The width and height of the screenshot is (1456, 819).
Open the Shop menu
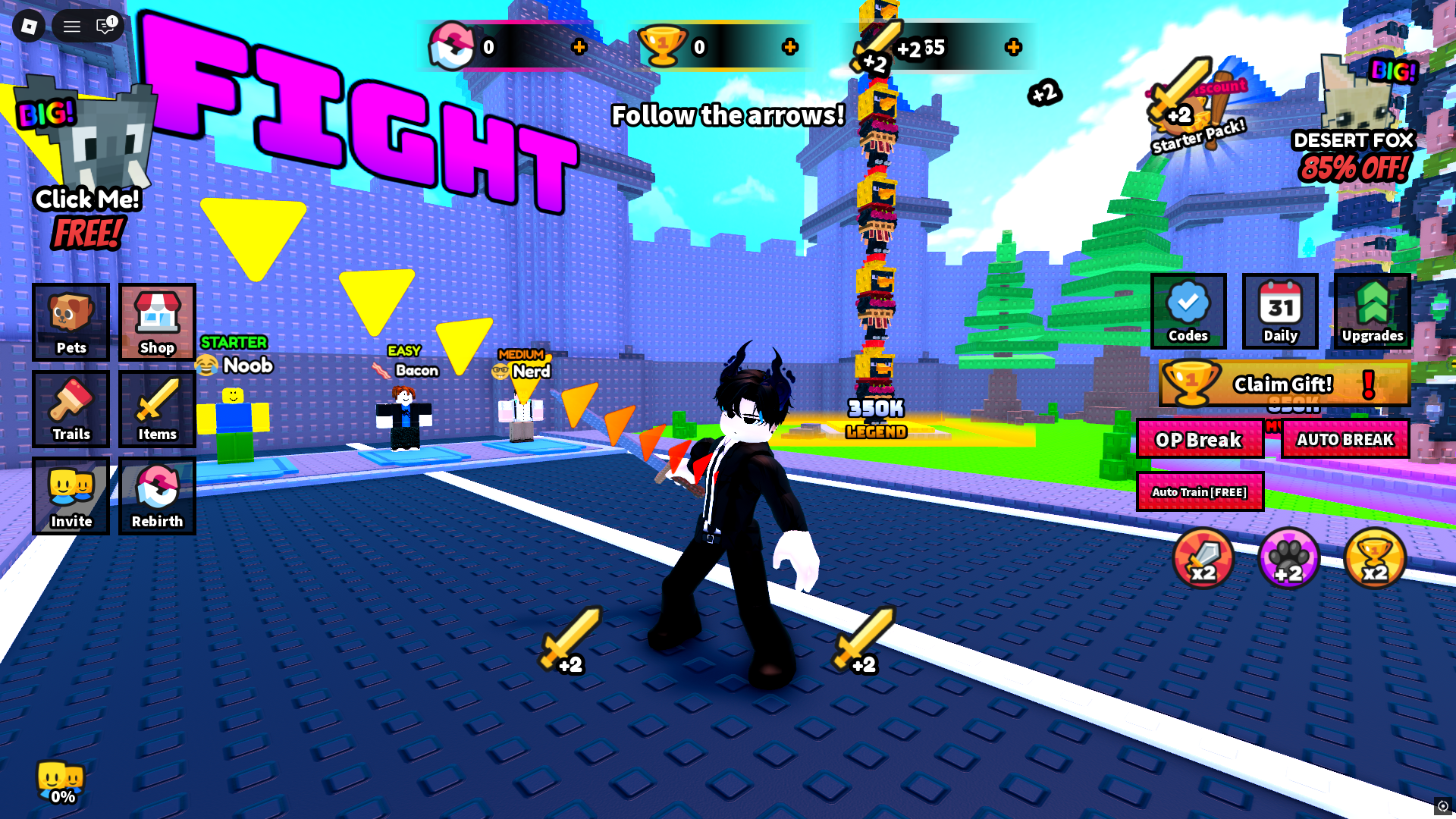[157, 322]
